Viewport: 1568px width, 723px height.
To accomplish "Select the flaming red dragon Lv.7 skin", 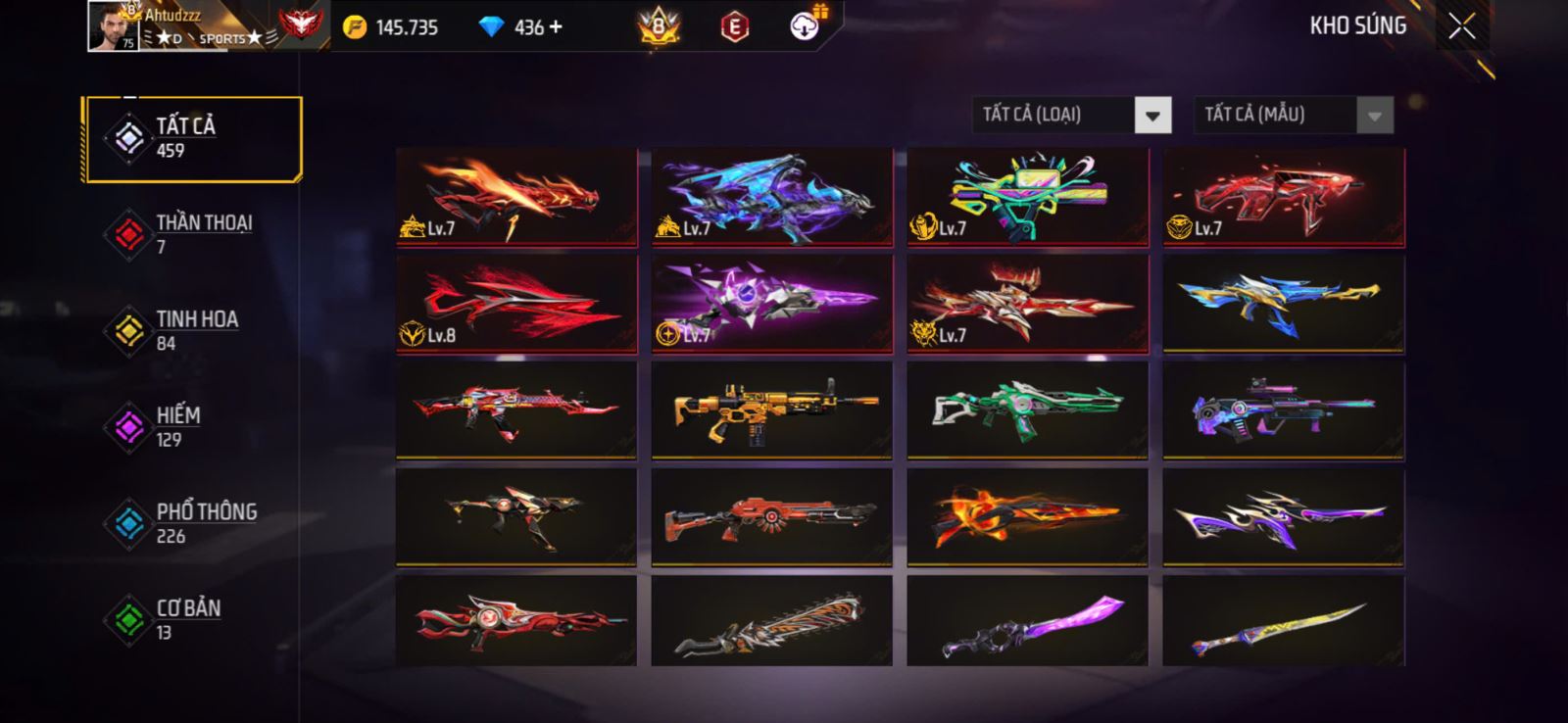I will pyautogui.click(x=516, y=196).
